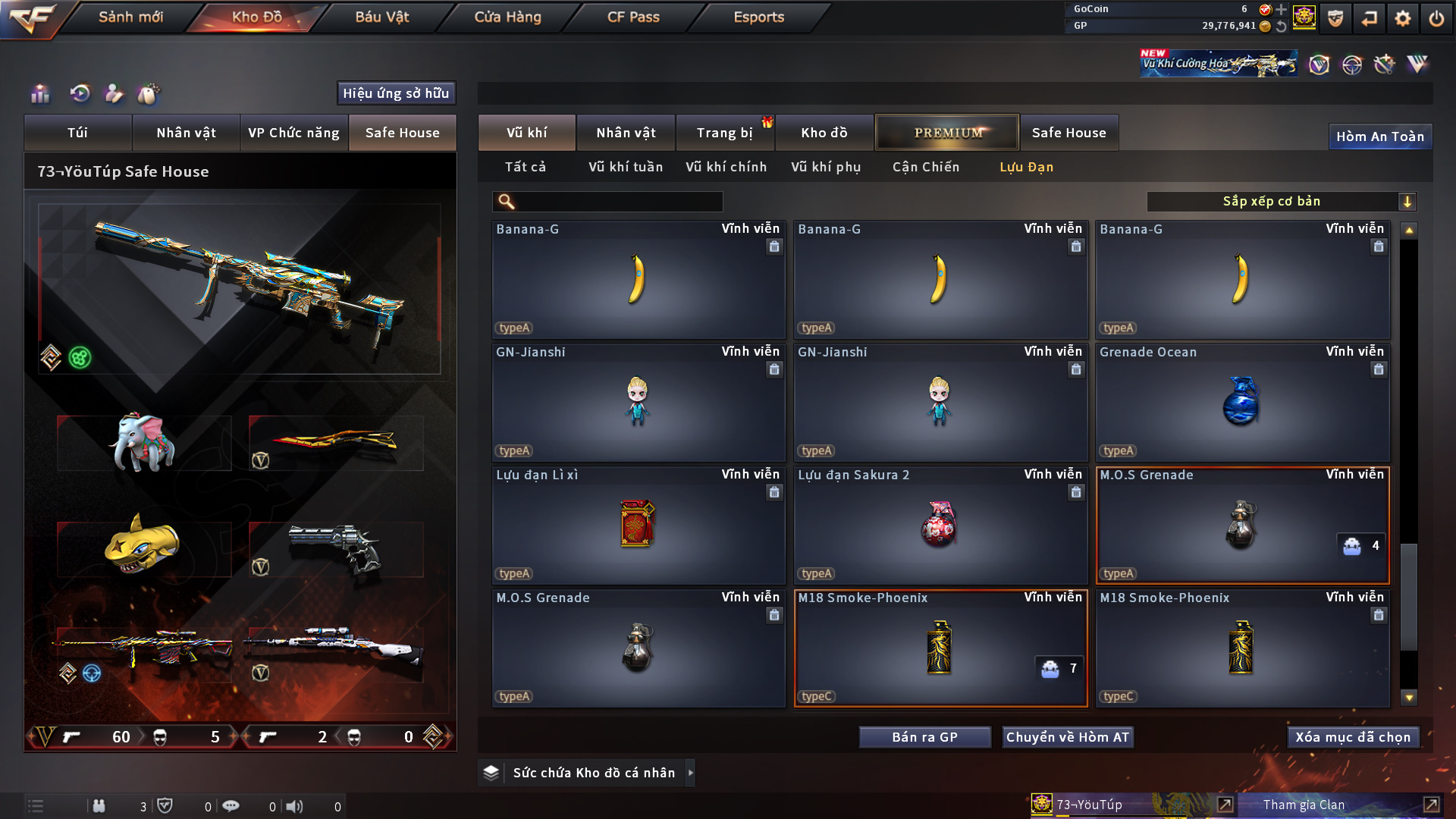Switch to the Túi bag tab
The image size is (1456, 819).
77,133
